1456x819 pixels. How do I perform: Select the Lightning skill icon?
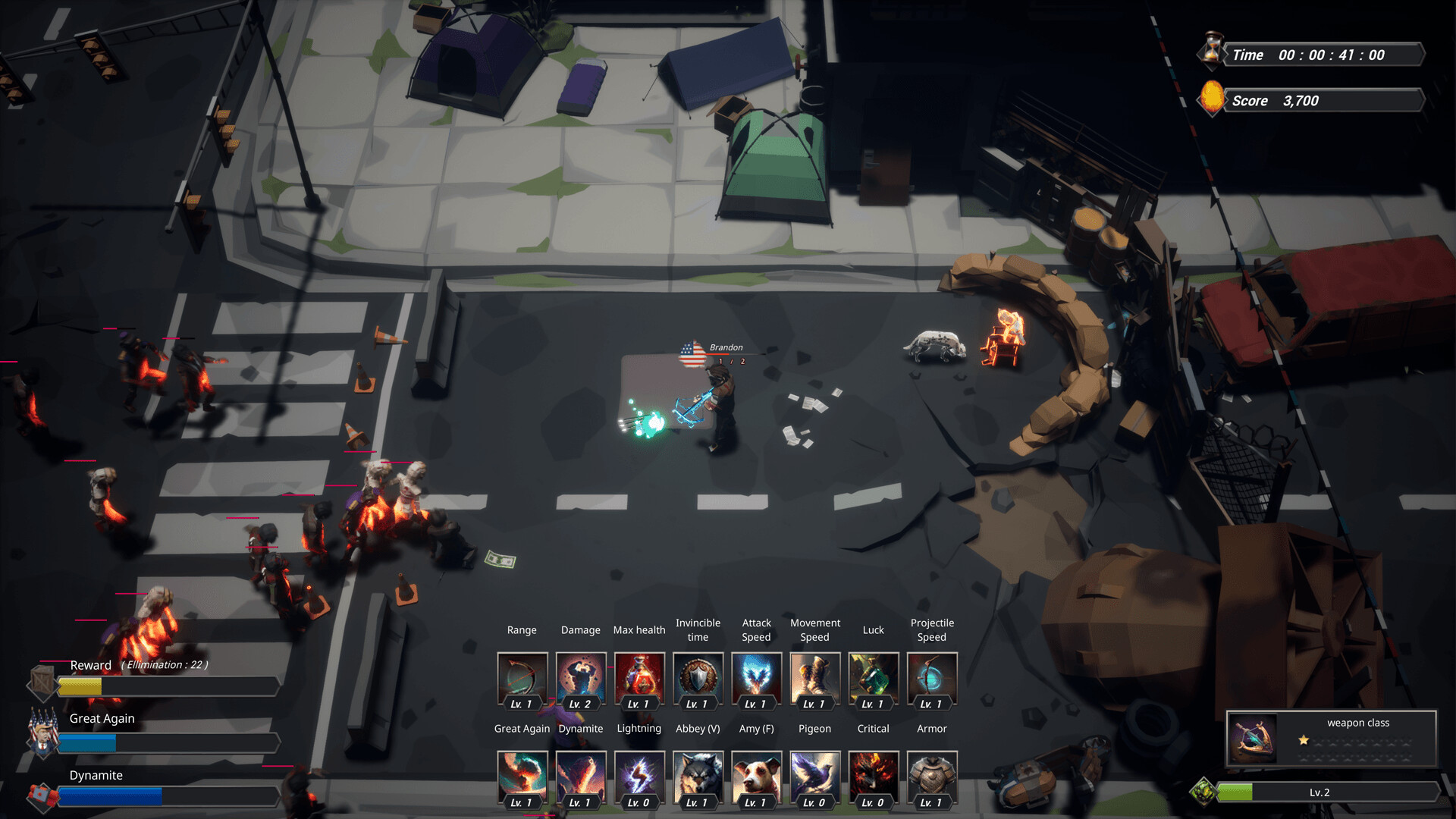tap(639, 778)
